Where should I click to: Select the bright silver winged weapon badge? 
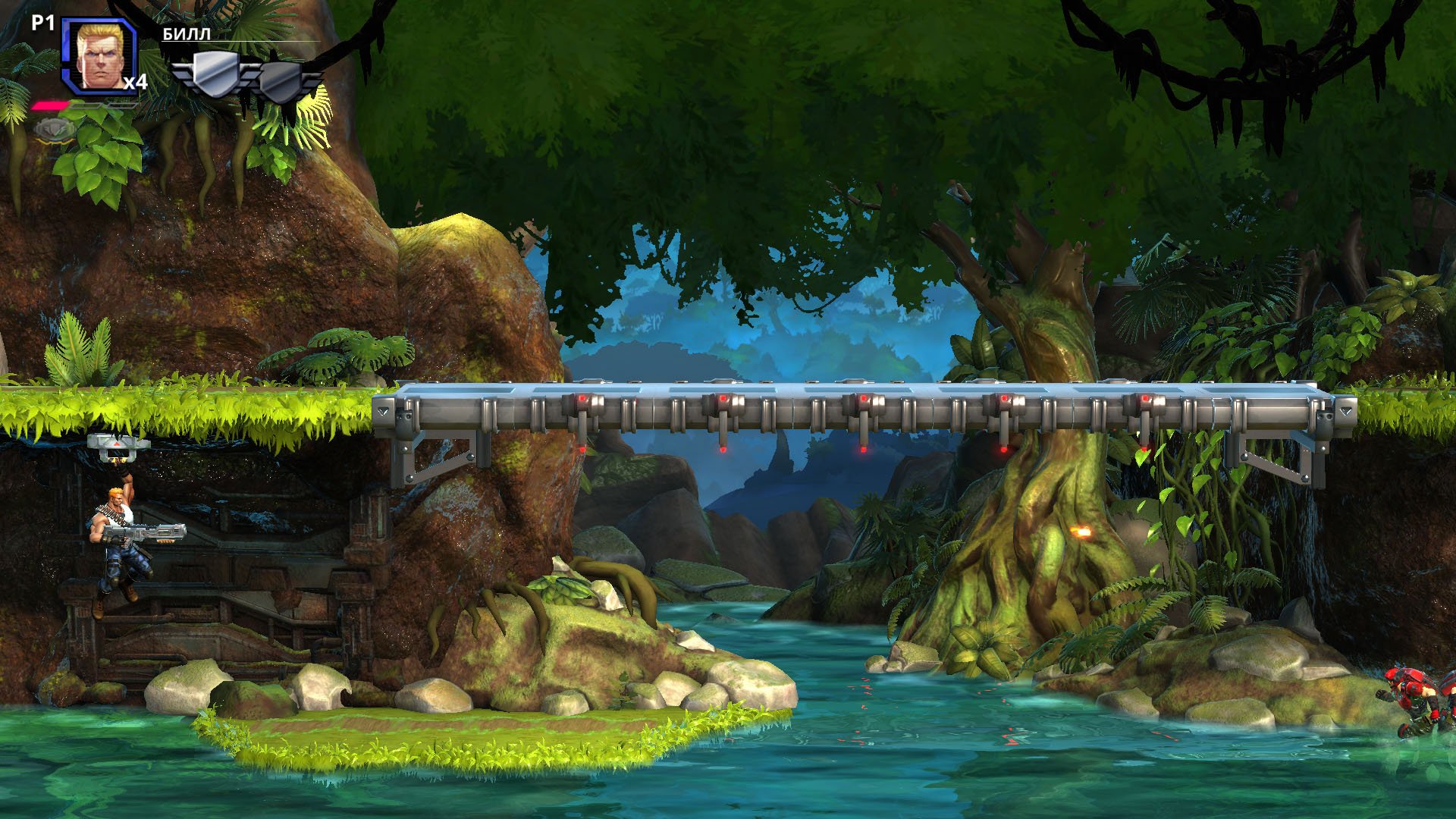(215, 74)
